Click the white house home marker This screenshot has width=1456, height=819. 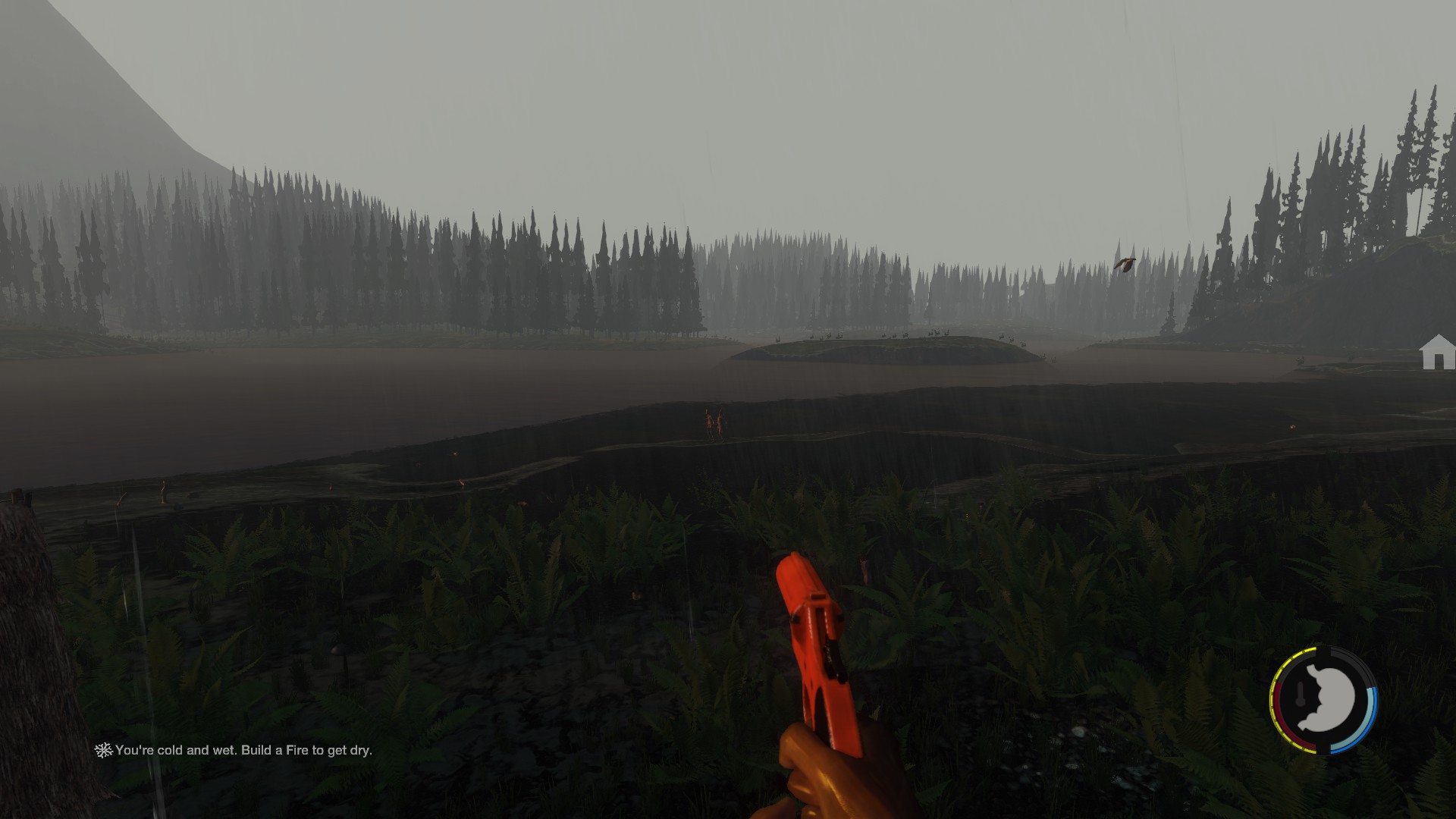pyautogui.click(x=1437, y=353)
